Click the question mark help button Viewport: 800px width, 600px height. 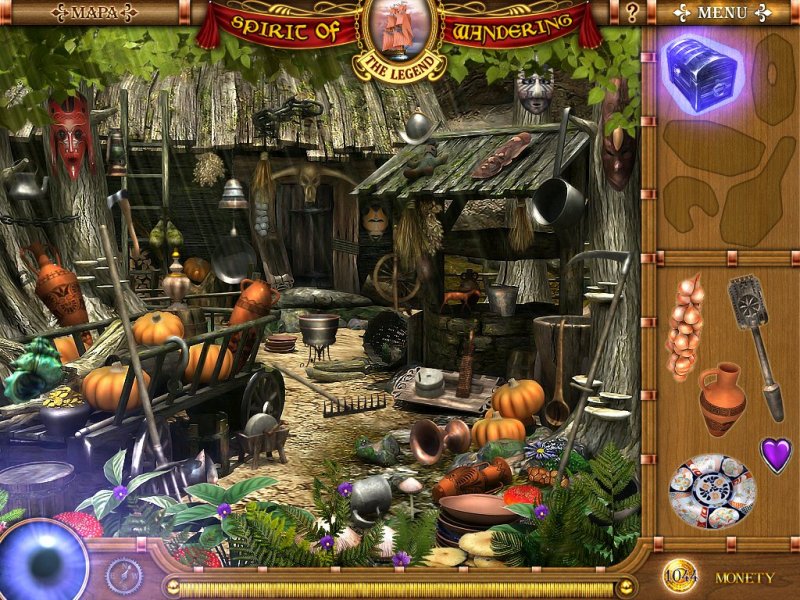point(632,13)
